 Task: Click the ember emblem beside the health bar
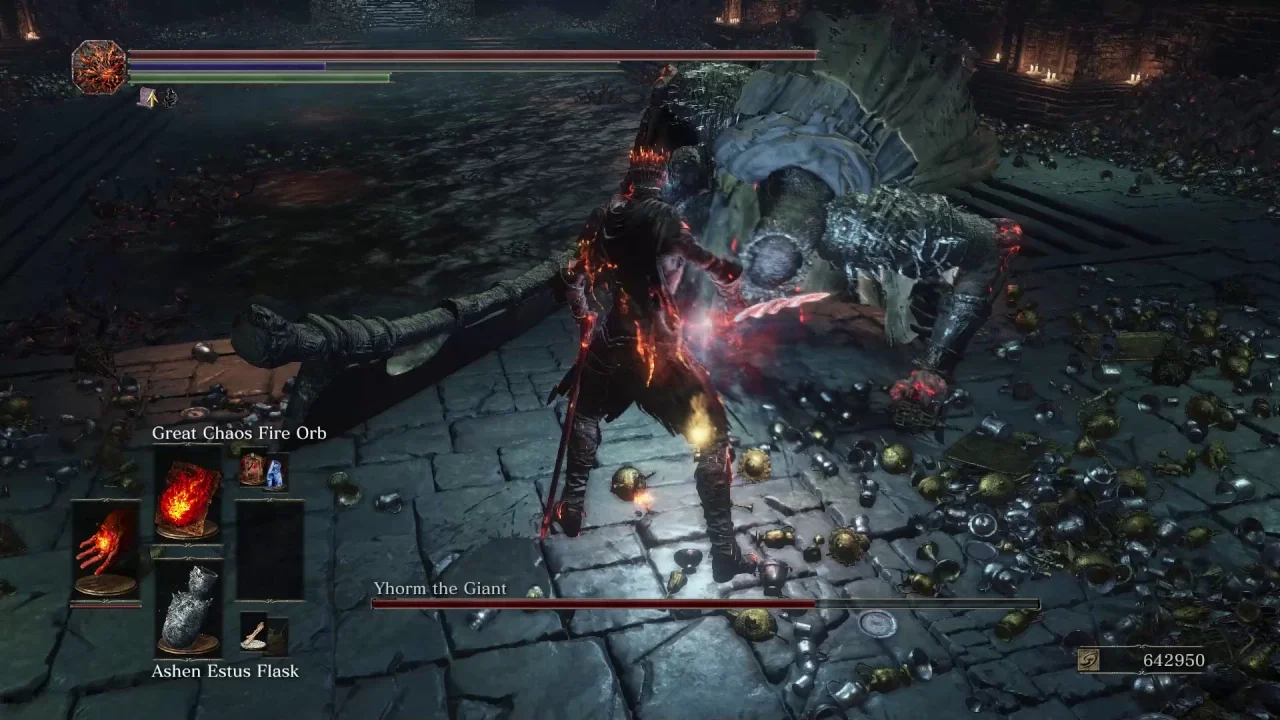pos(99,67)
